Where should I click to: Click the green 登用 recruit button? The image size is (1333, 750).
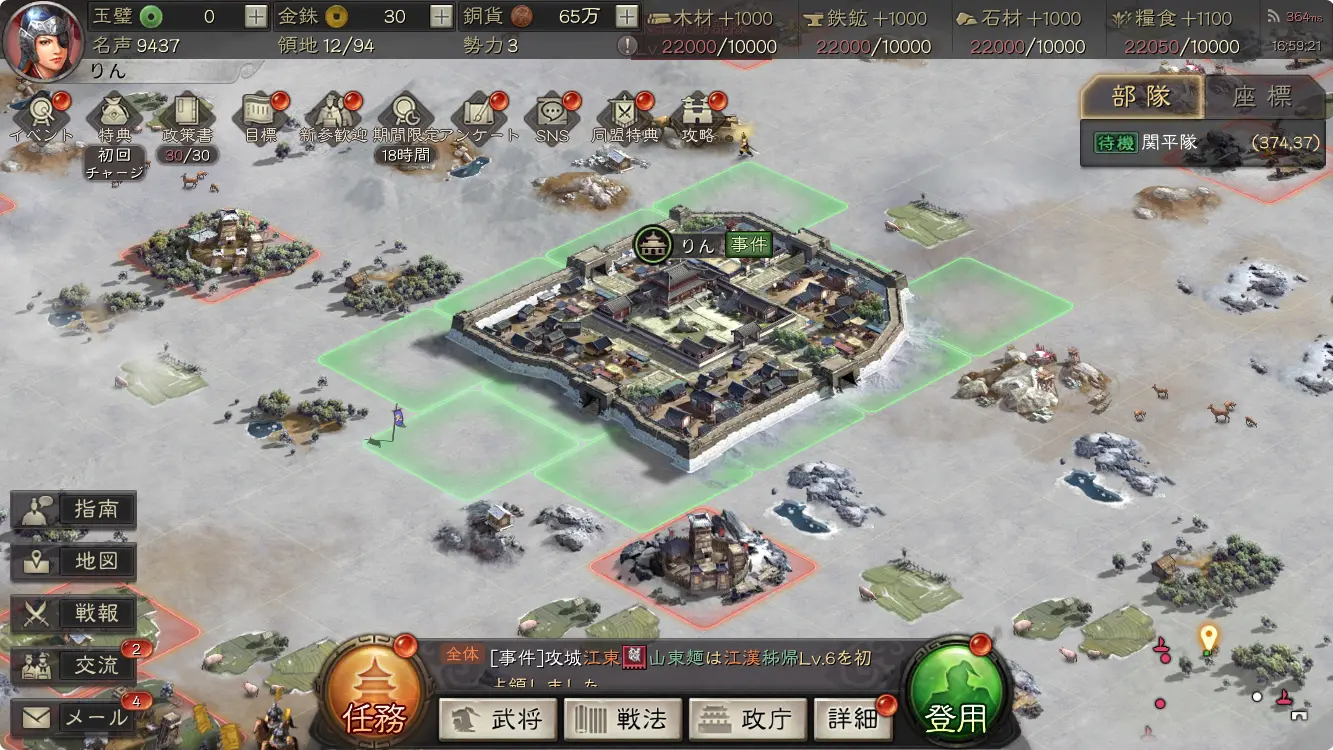(x=955, y=692)
